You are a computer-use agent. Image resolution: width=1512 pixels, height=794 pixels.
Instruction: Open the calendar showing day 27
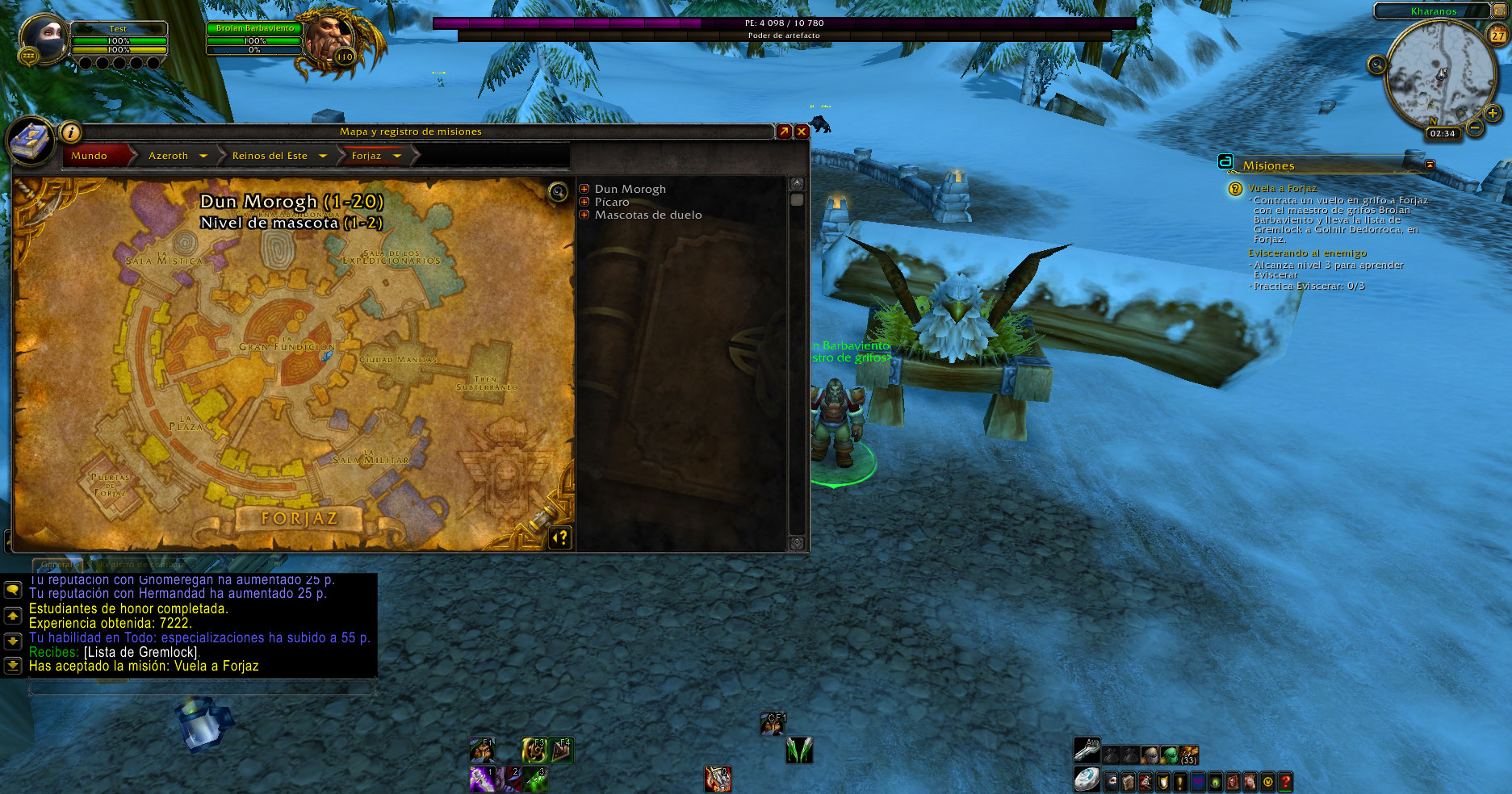1497,36
